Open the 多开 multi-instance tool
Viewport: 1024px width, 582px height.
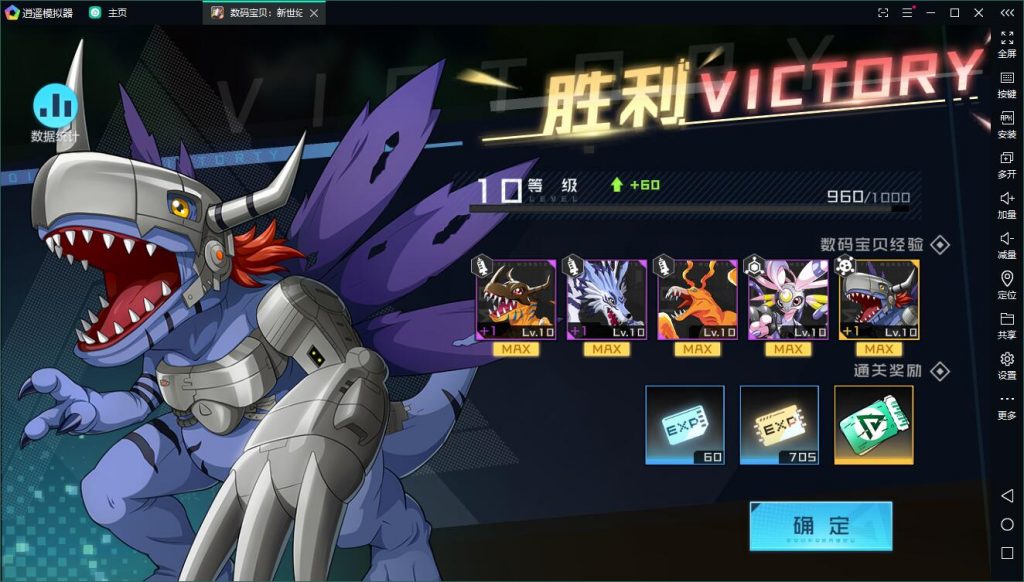coord(1006,164)
